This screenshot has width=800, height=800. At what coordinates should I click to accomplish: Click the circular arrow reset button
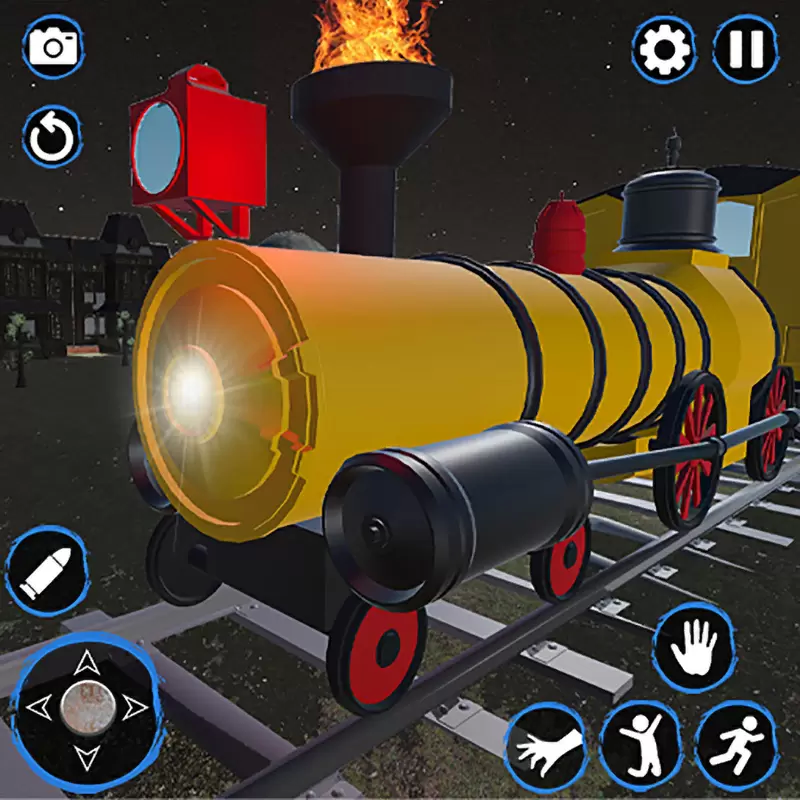point(52,137)
